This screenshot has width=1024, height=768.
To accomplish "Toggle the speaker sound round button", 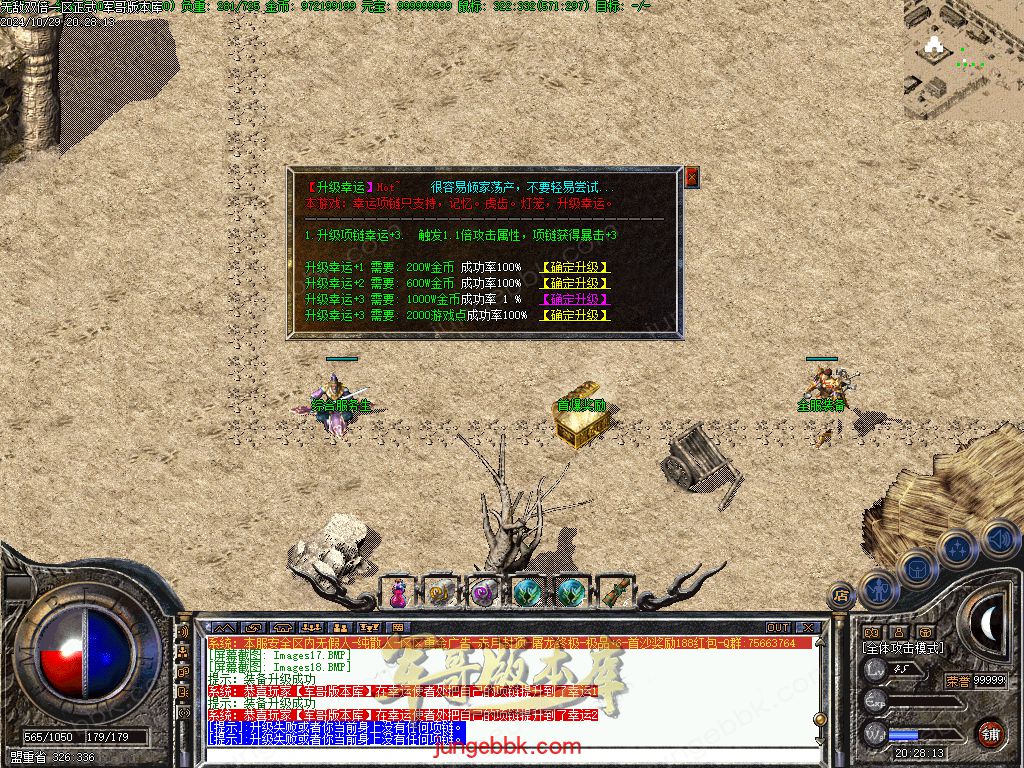I will click(x=999, y=538).
